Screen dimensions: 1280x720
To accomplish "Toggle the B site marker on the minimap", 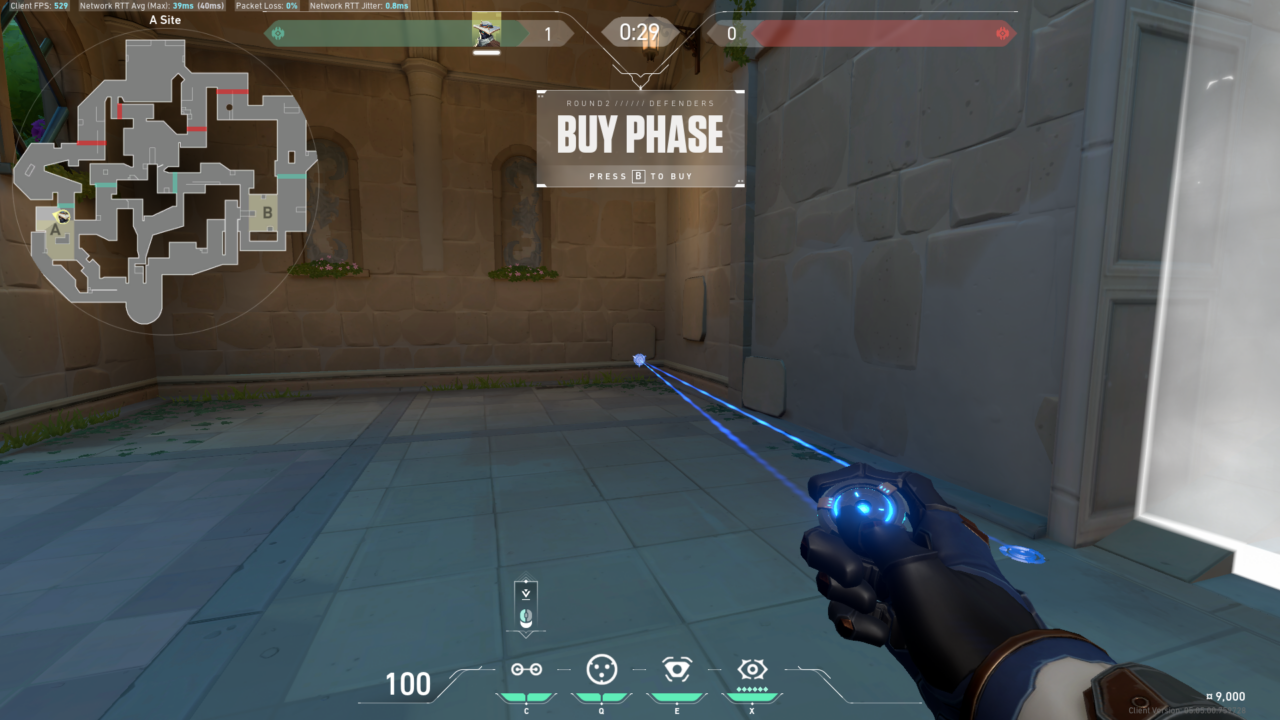I will (266, 214).
